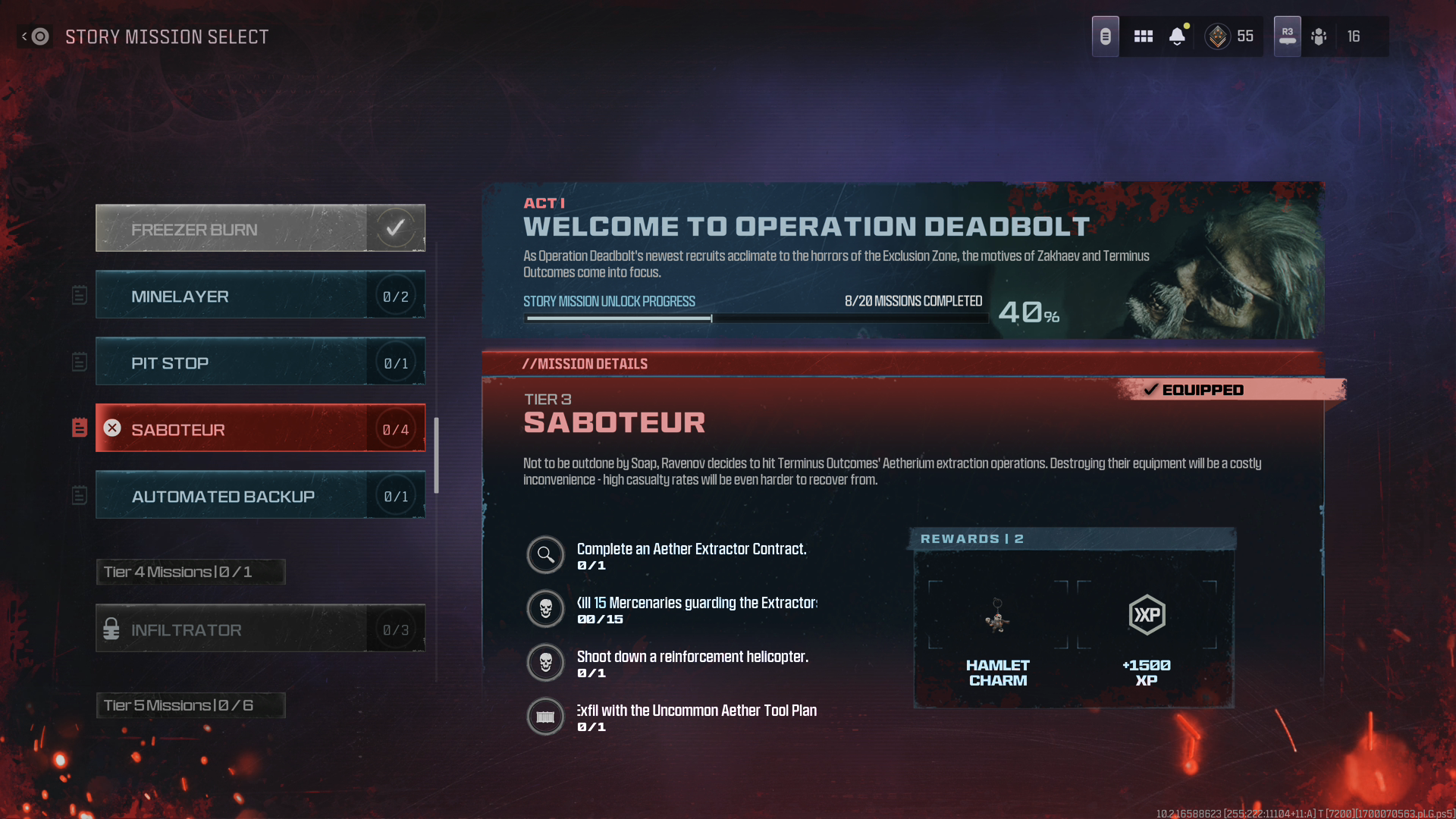Select the Freezer Burn mission

click(x=259, y=228)
